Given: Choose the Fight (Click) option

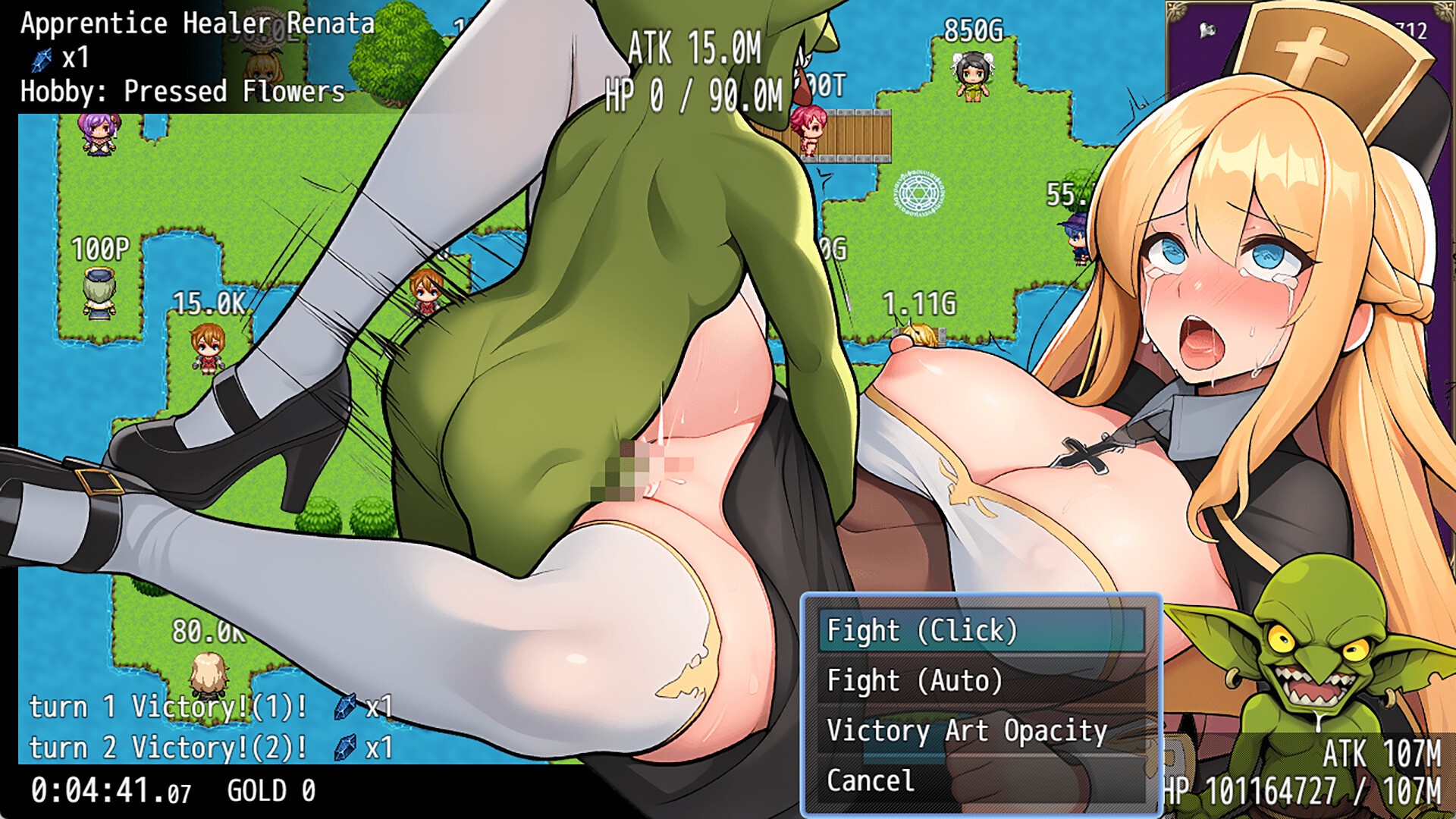Looking at the screenshot, I should pyautogui.click(x=981, y=630).
